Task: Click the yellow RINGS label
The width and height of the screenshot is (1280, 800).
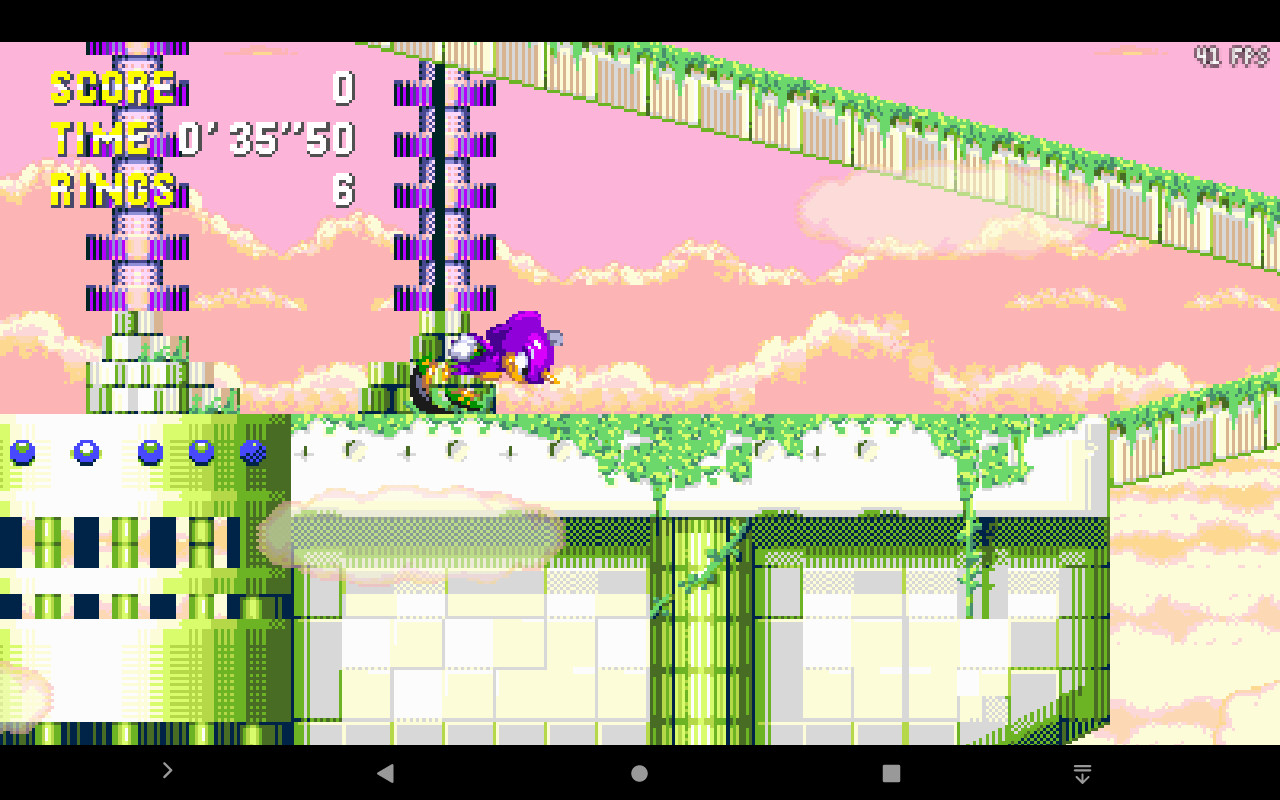Action: click(113, 190)
